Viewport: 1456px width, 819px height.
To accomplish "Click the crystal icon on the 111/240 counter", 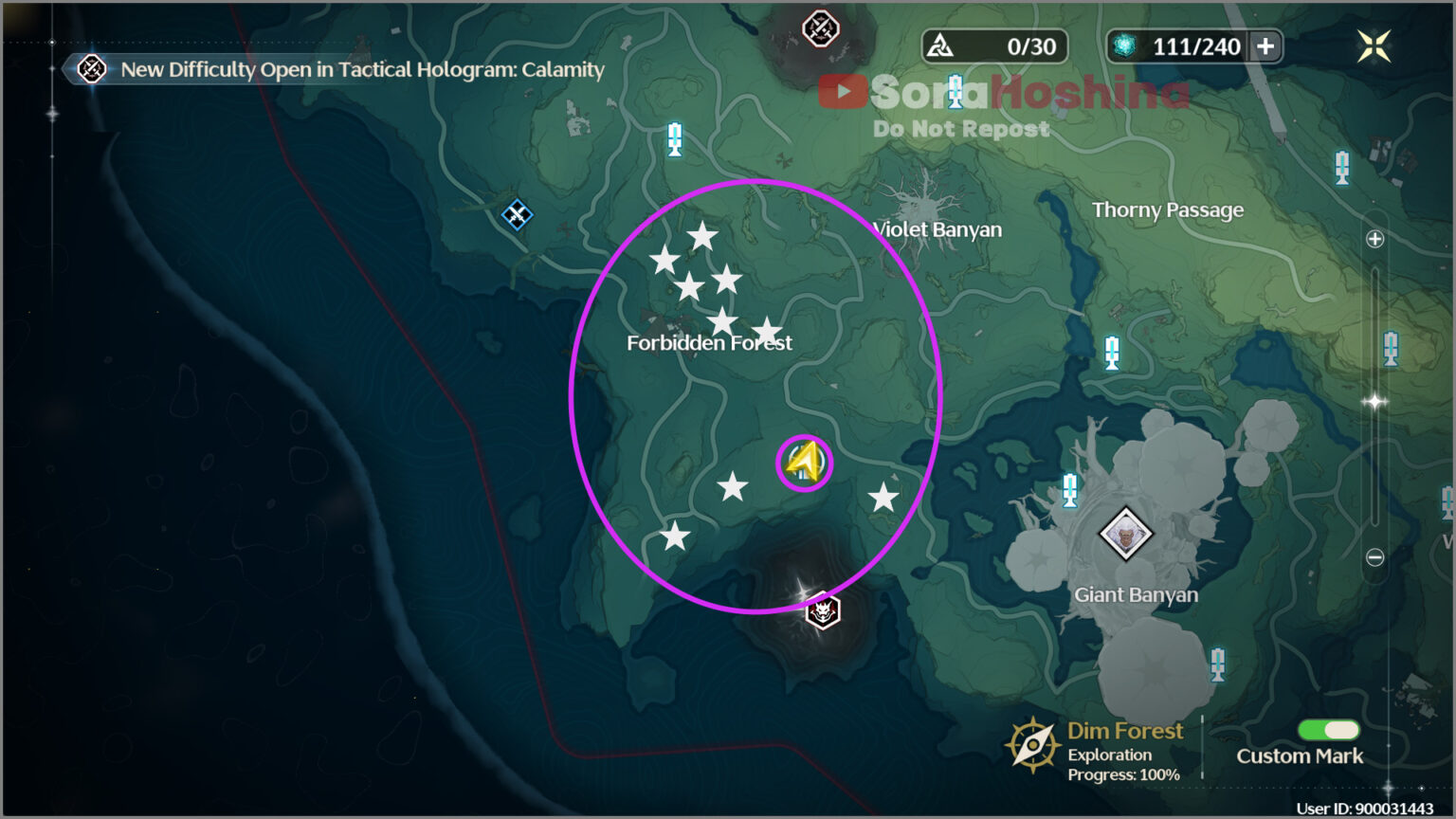I will tap(1127, 45).
